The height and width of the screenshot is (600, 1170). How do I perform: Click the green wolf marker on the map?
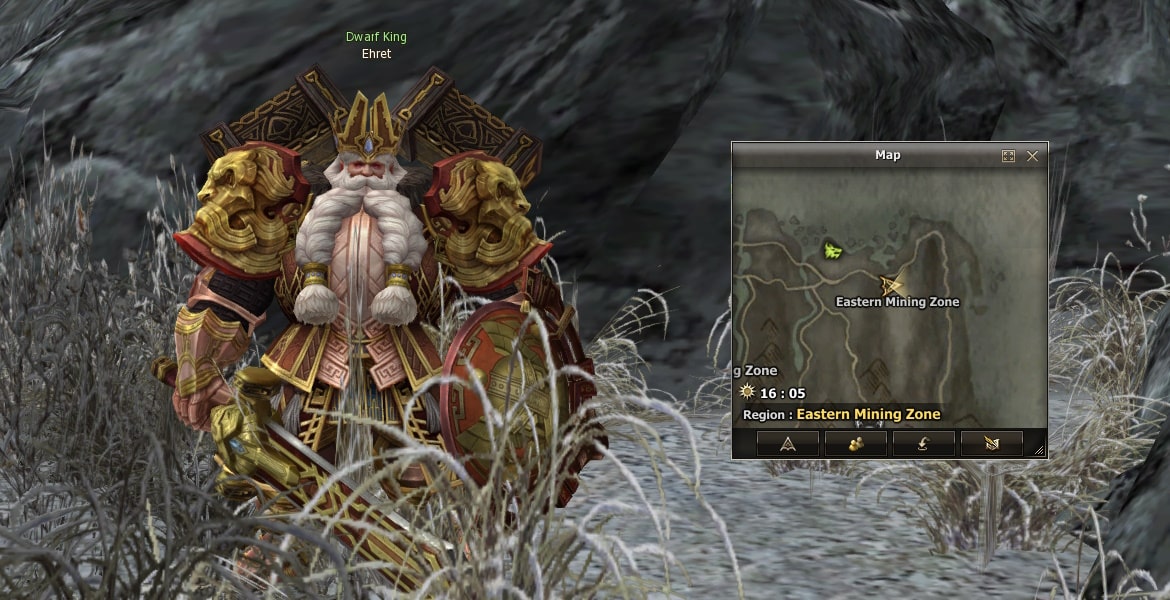click(831, 251)
